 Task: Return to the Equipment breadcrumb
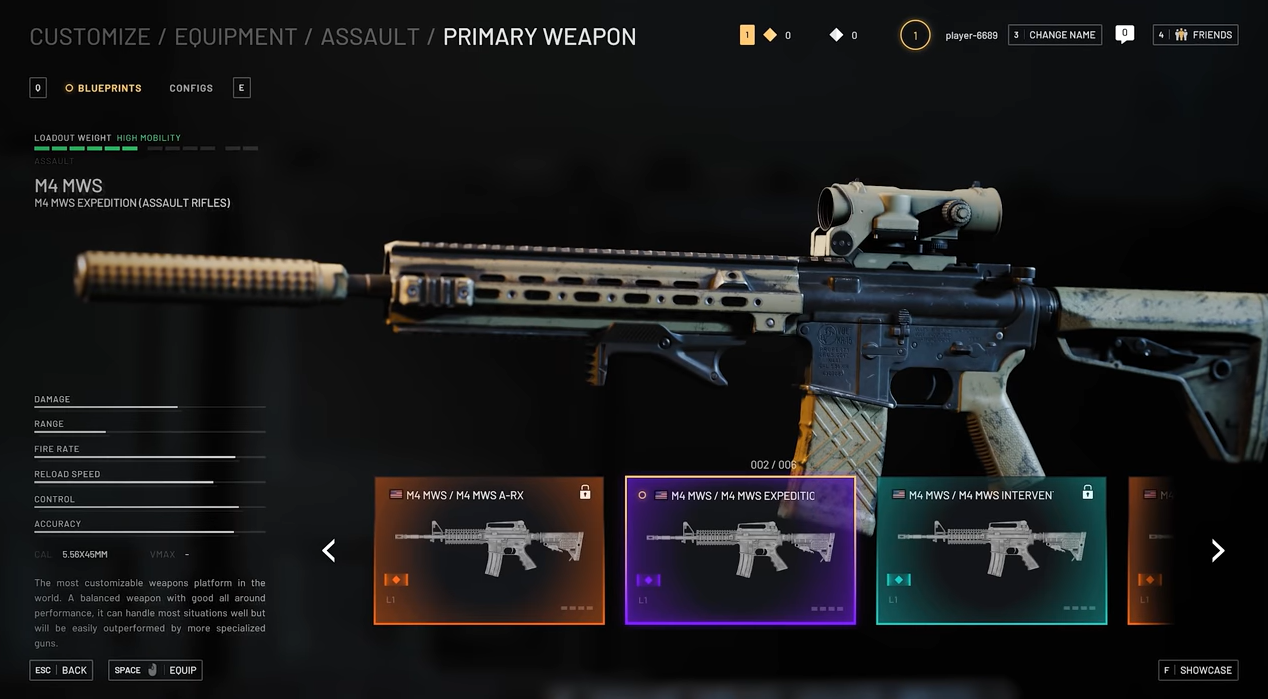pyautogui.click(x=235, y=37)
